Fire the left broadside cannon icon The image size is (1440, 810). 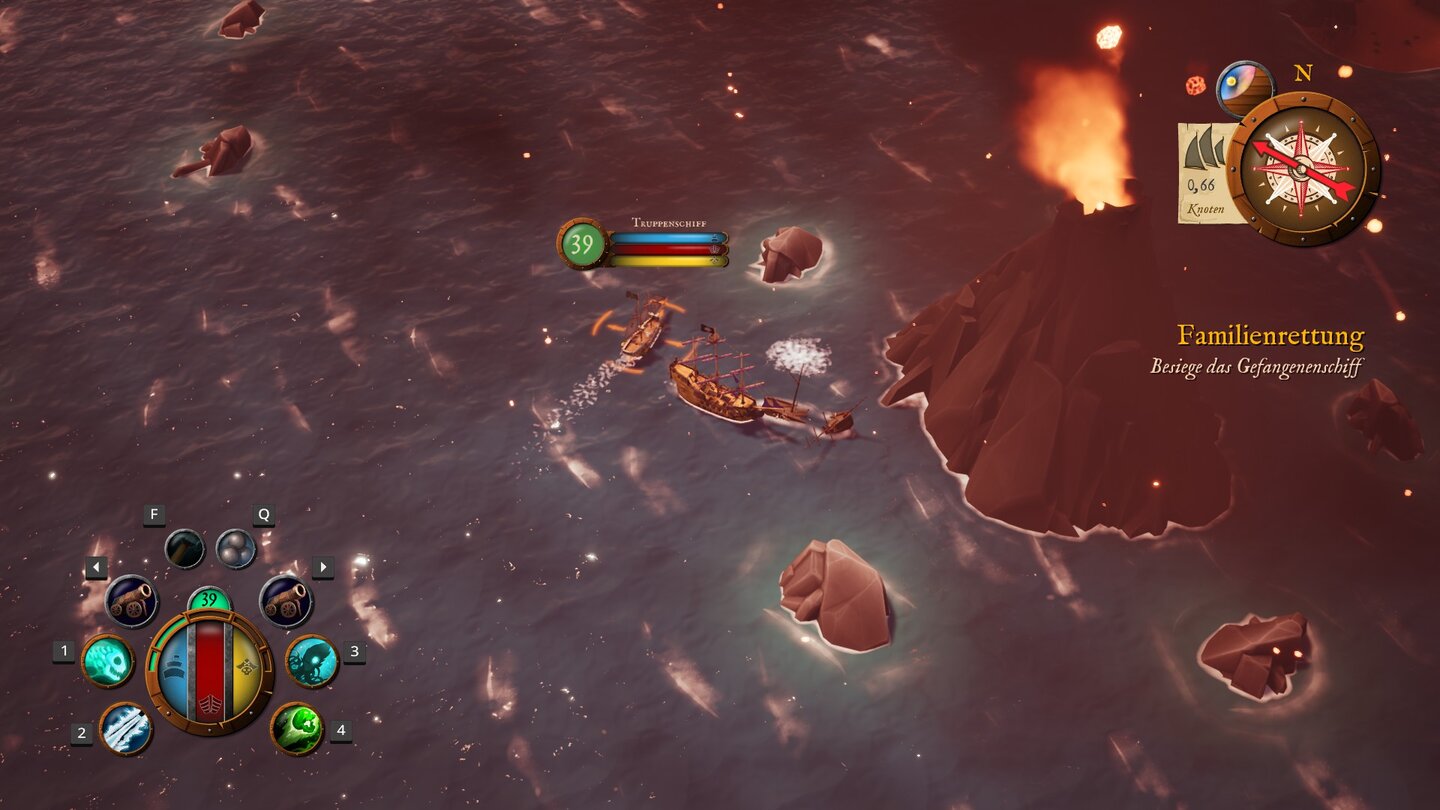131,598
